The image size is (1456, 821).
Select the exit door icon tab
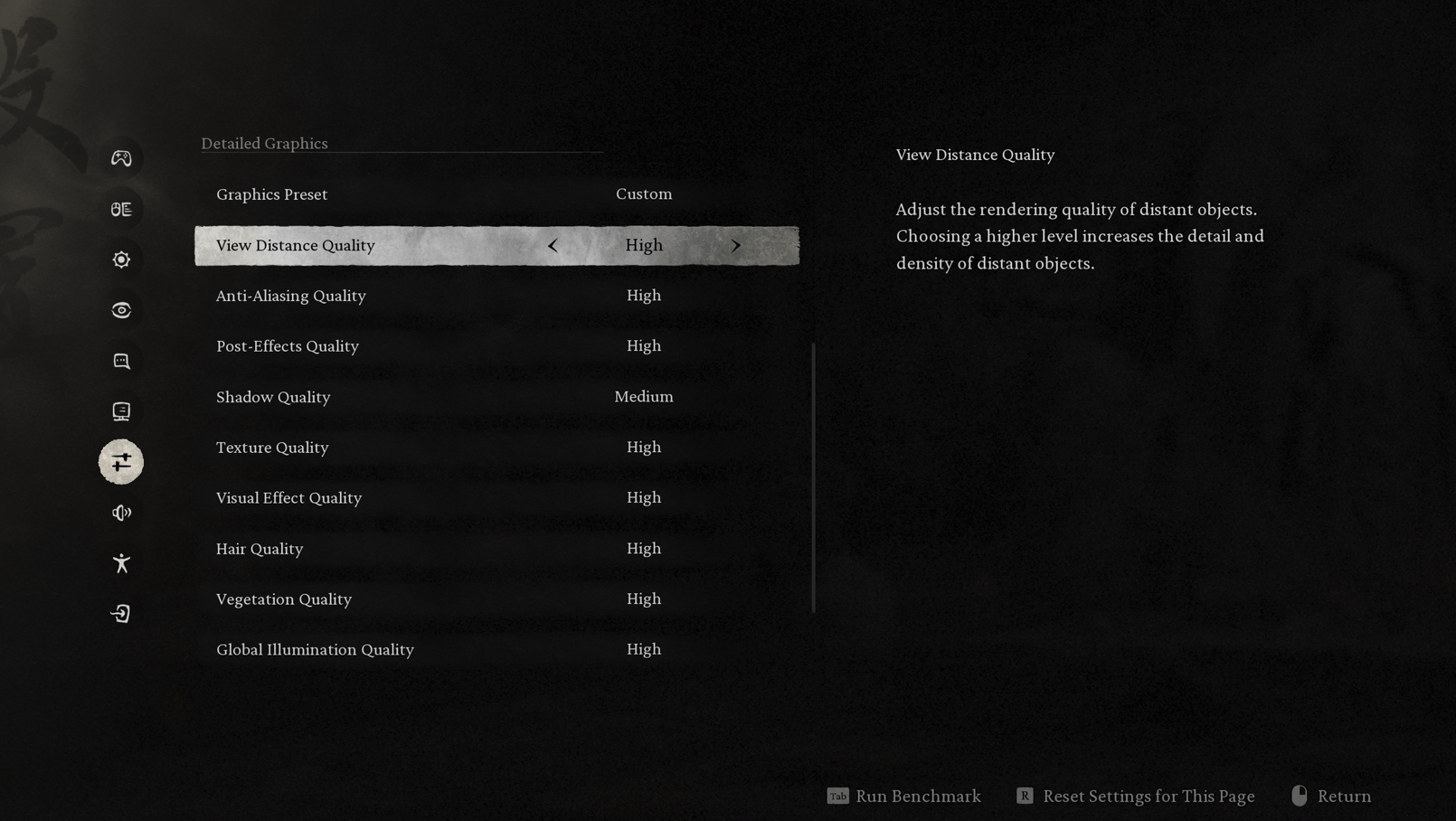(121, 614)
